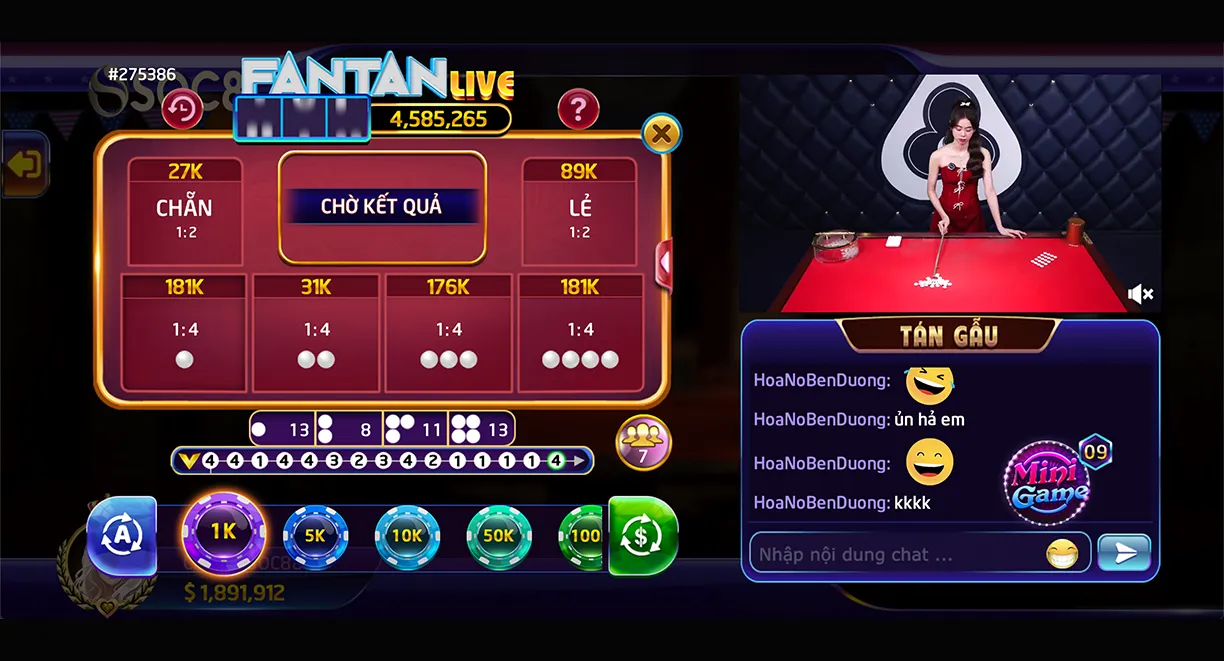This screenshot has height=661, width=1224.
Task: Pick the 10K chip
Action: (x=407, y=536)
